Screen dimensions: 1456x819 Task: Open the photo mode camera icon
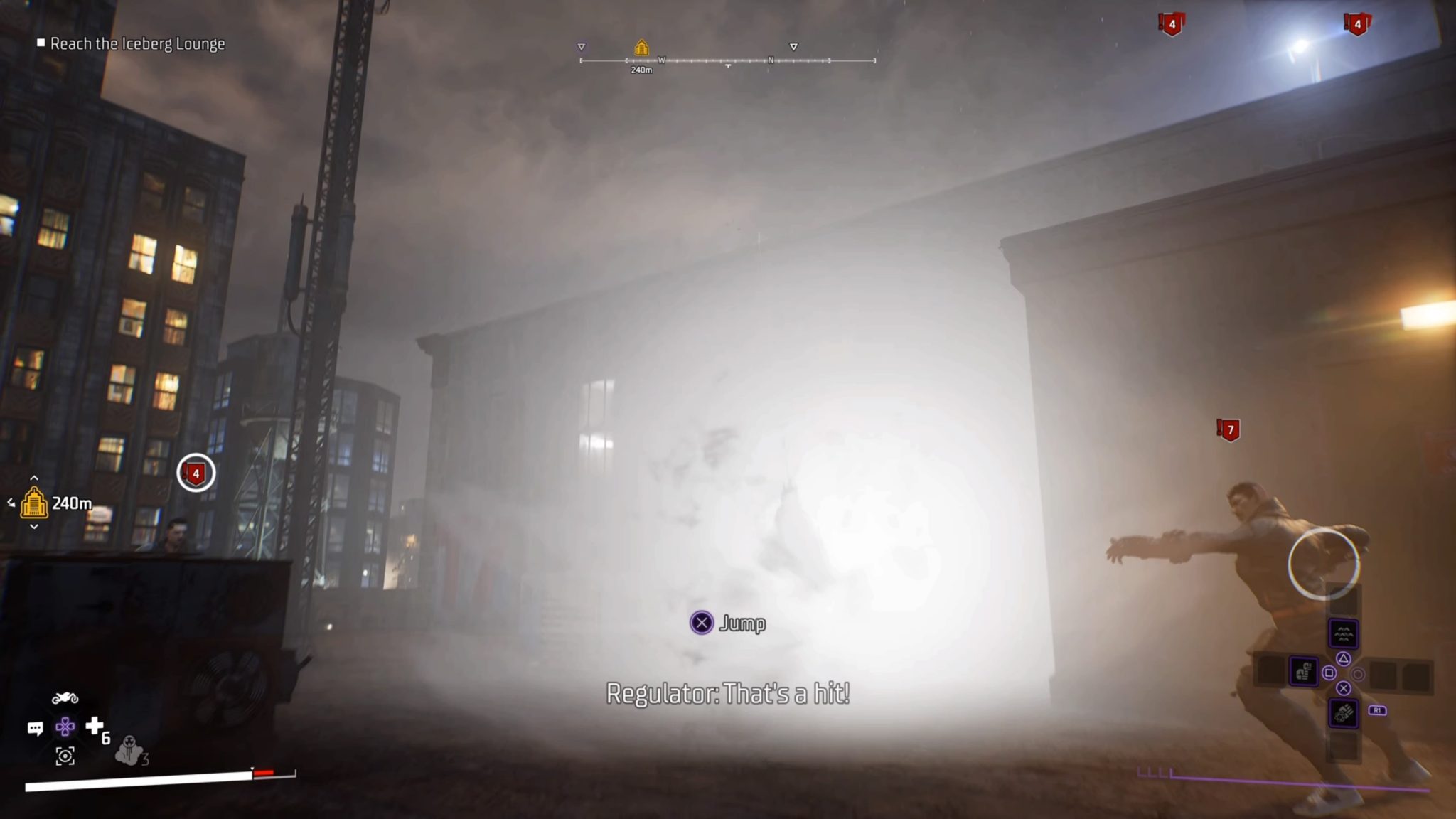point(65,757)
